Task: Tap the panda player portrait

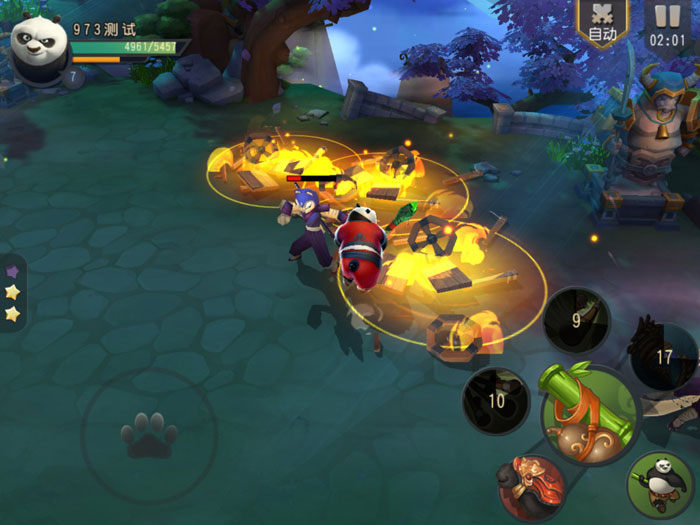Action: tap(40, 44)
